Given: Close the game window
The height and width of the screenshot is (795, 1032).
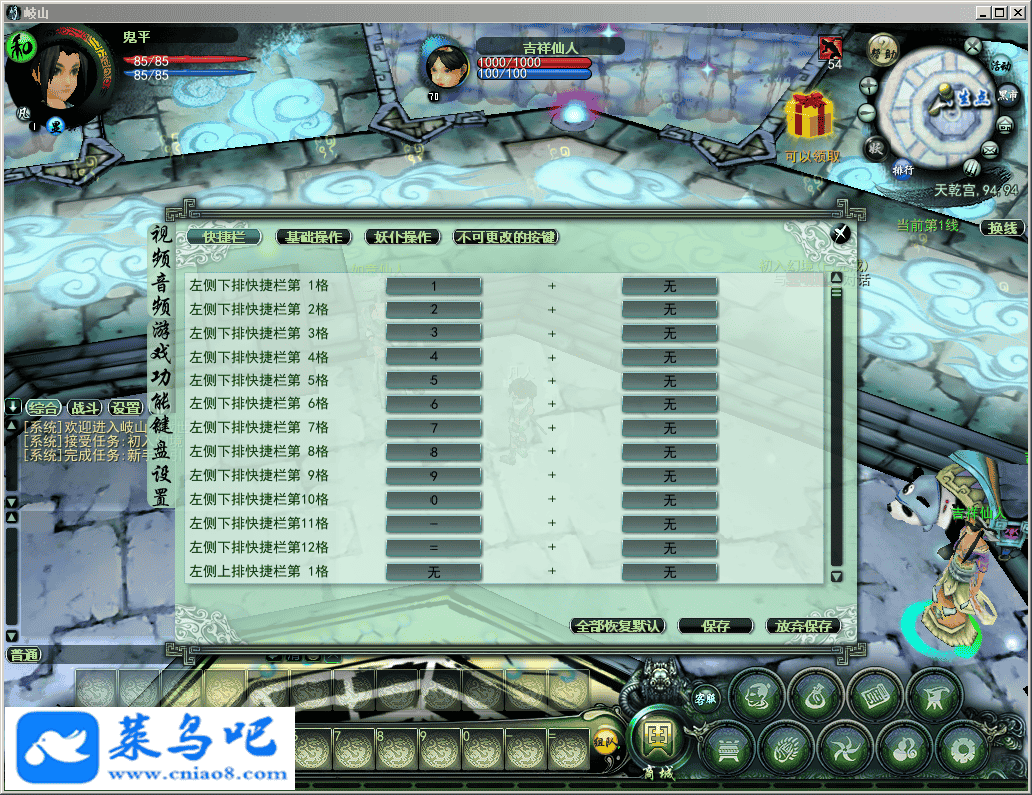Looking at the screenshot, I should (x=1018, y=12).
